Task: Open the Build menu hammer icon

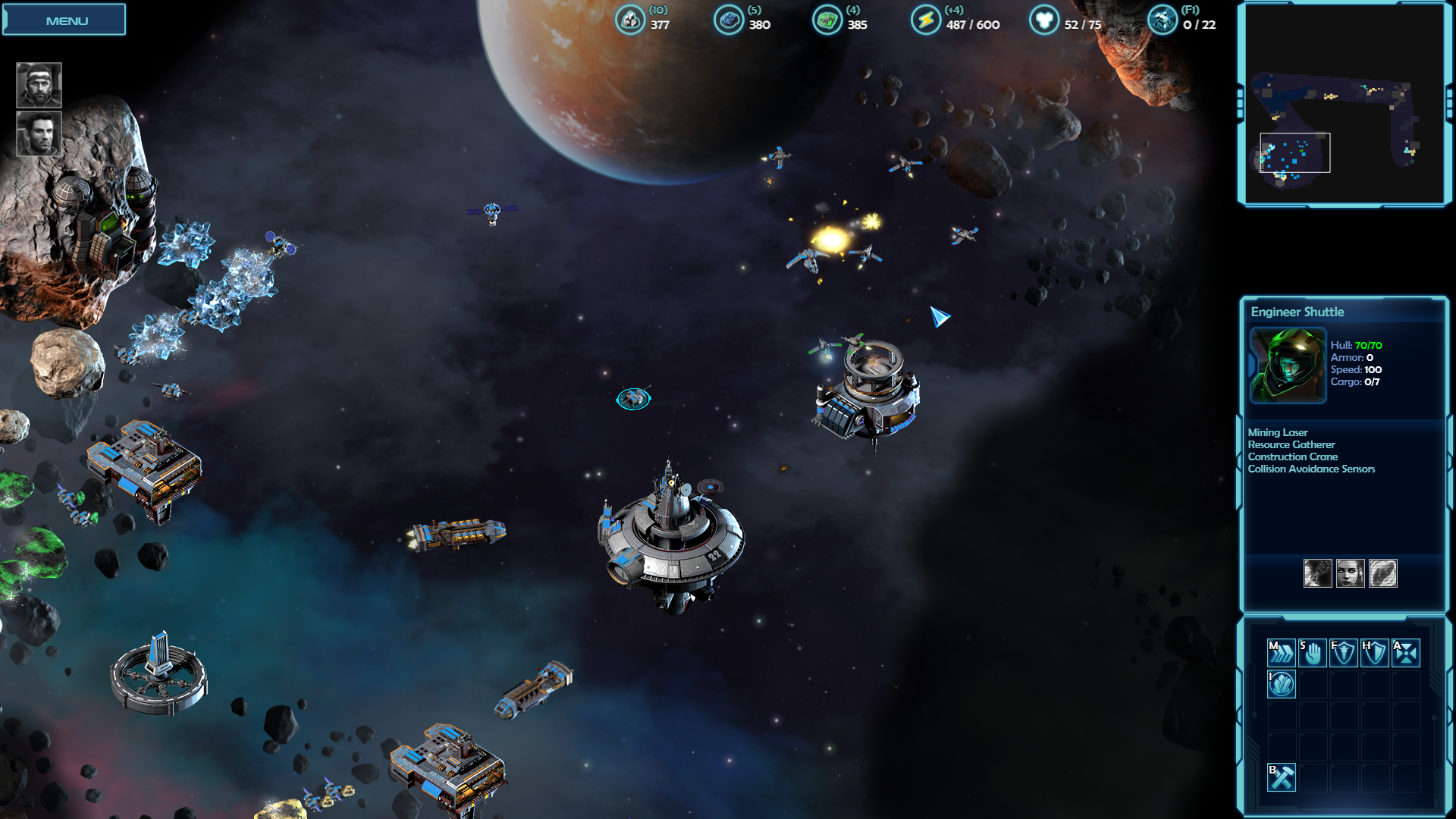Action: pos(1282,777)
